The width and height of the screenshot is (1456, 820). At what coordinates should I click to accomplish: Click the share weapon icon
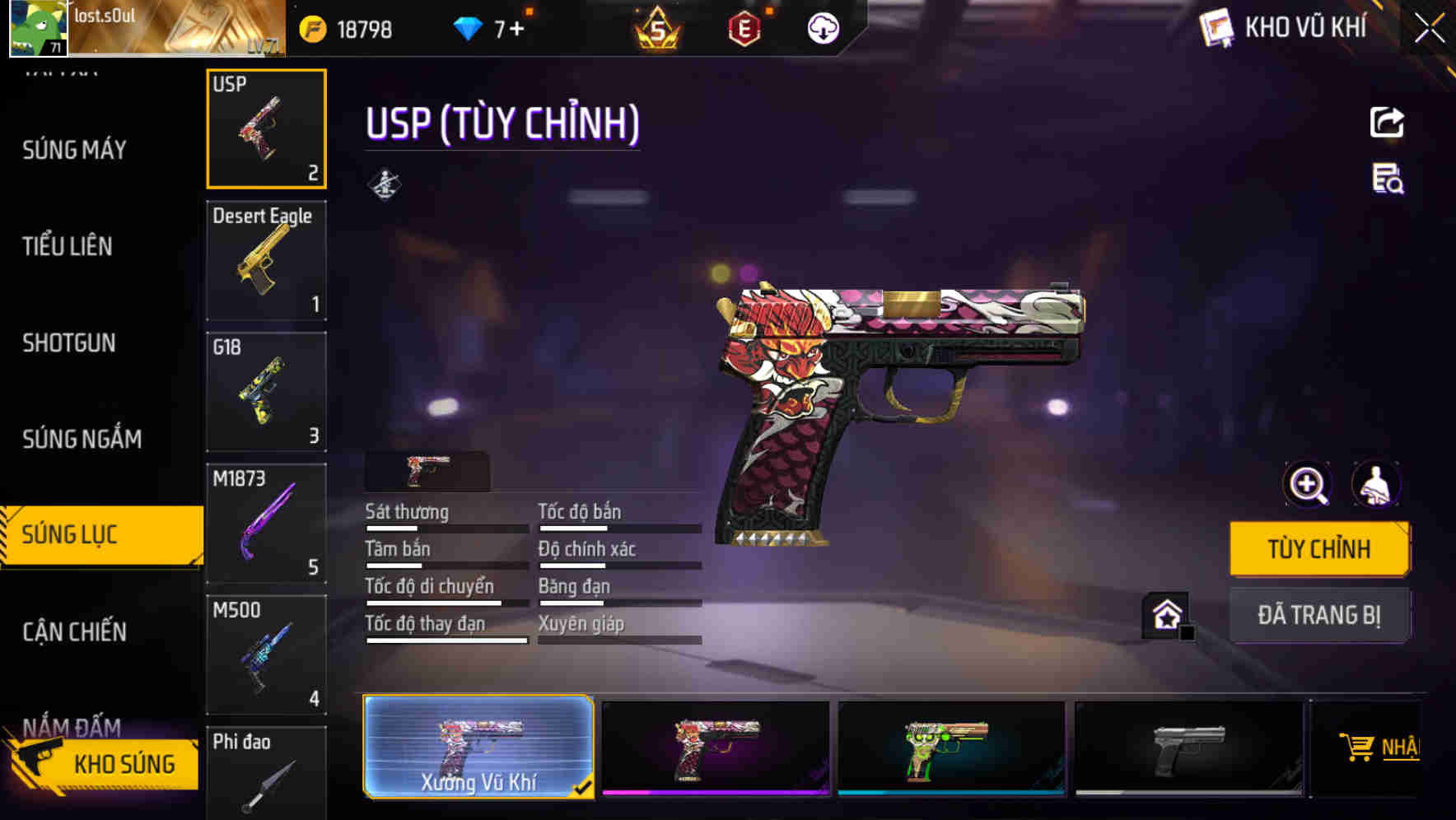[x=1387, y=122]
